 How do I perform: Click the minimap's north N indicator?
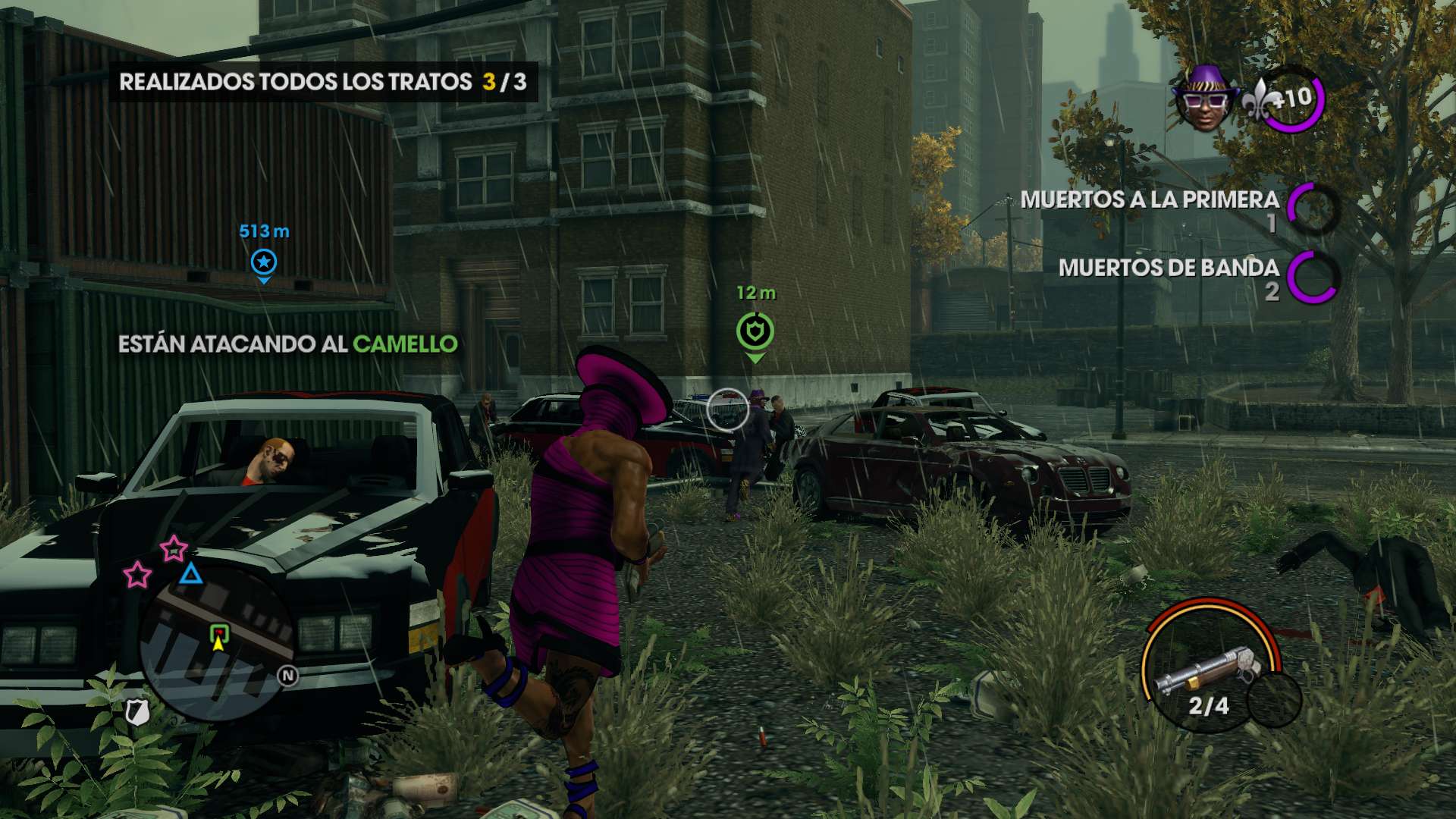click(x=288, y=676)
